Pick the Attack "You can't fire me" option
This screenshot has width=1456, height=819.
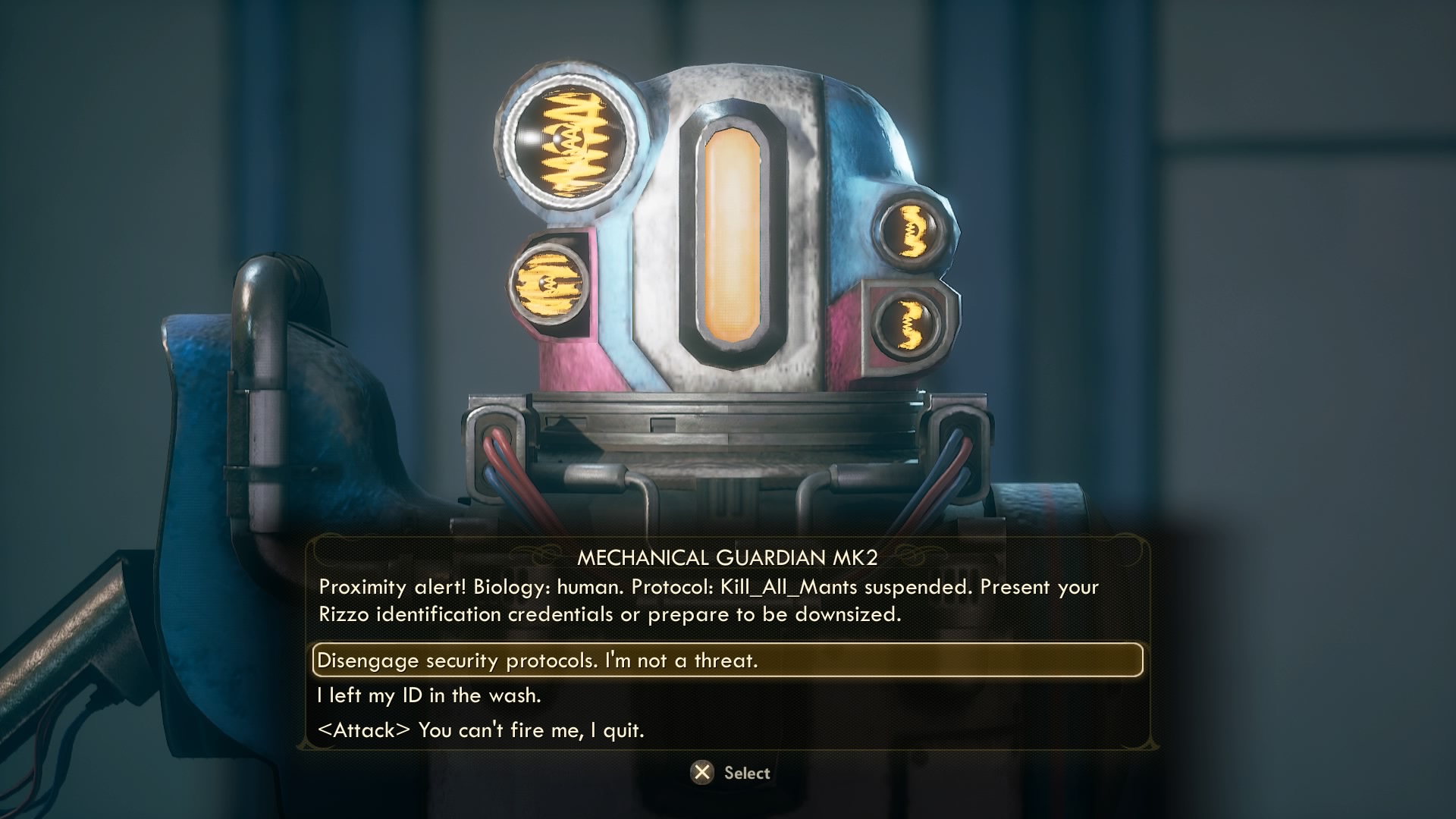point(481,730)
